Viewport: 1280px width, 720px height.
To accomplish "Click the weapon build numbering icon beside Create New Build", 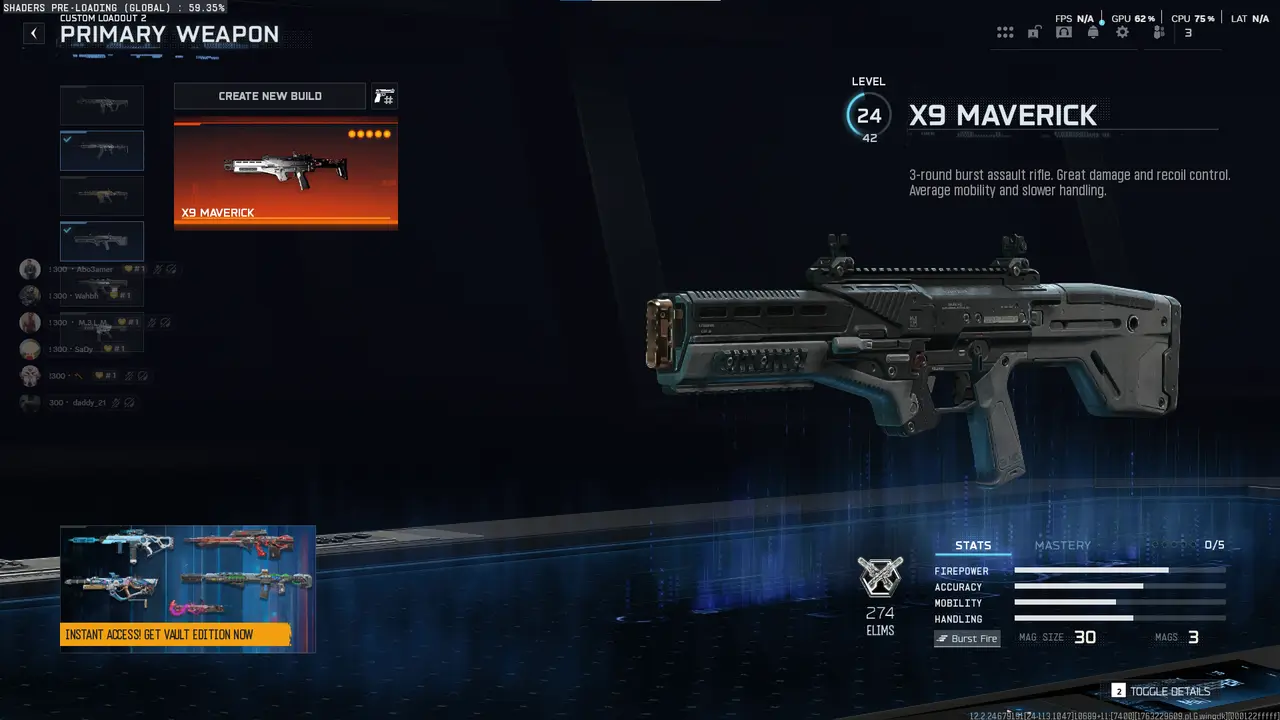I will (x=384, y=96).
